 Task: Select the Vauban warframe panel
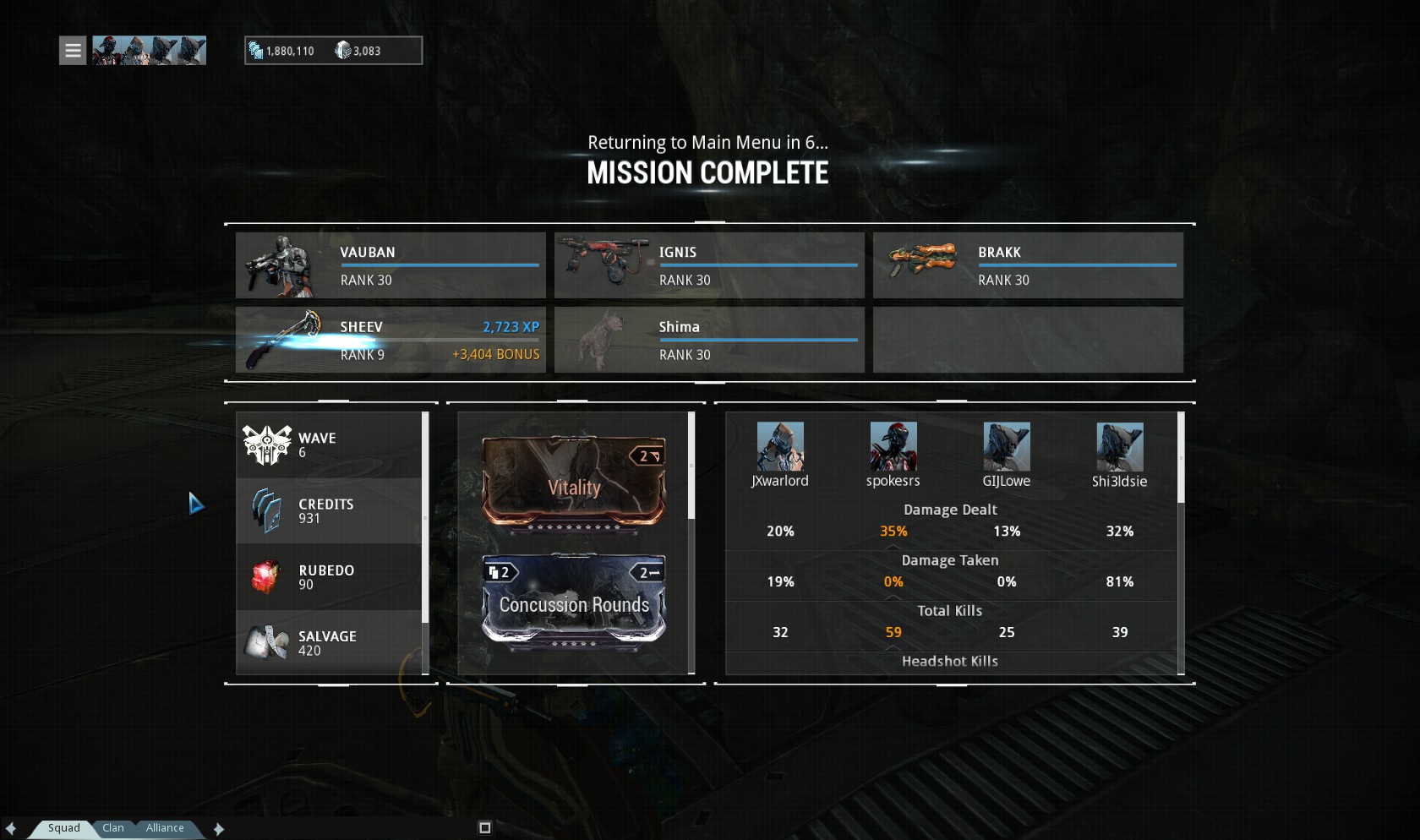pyautogui.click(x=390, y=265)
